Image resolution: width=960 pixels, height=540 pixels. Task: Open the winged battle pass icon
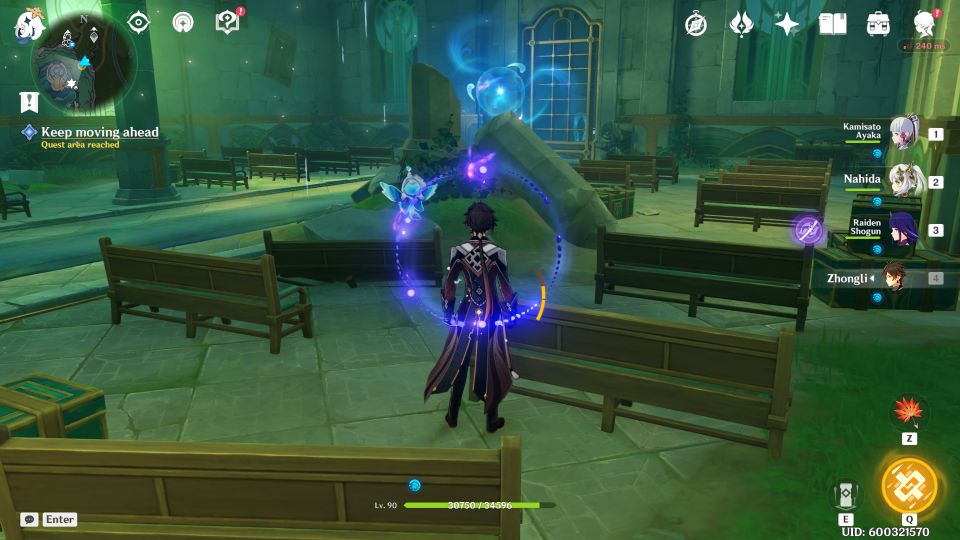pos(741,24)
